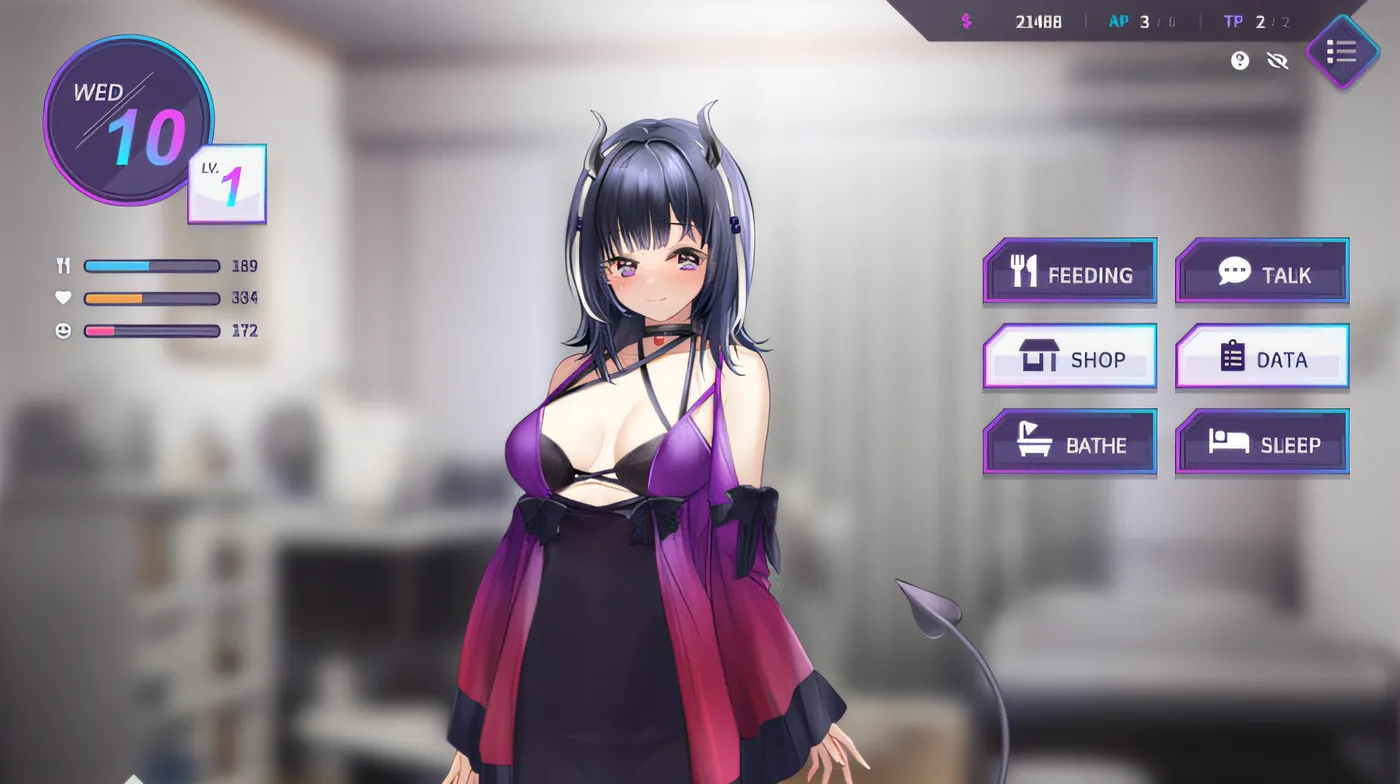
Task: Click the heart affection icon
Action: (62, 298)
